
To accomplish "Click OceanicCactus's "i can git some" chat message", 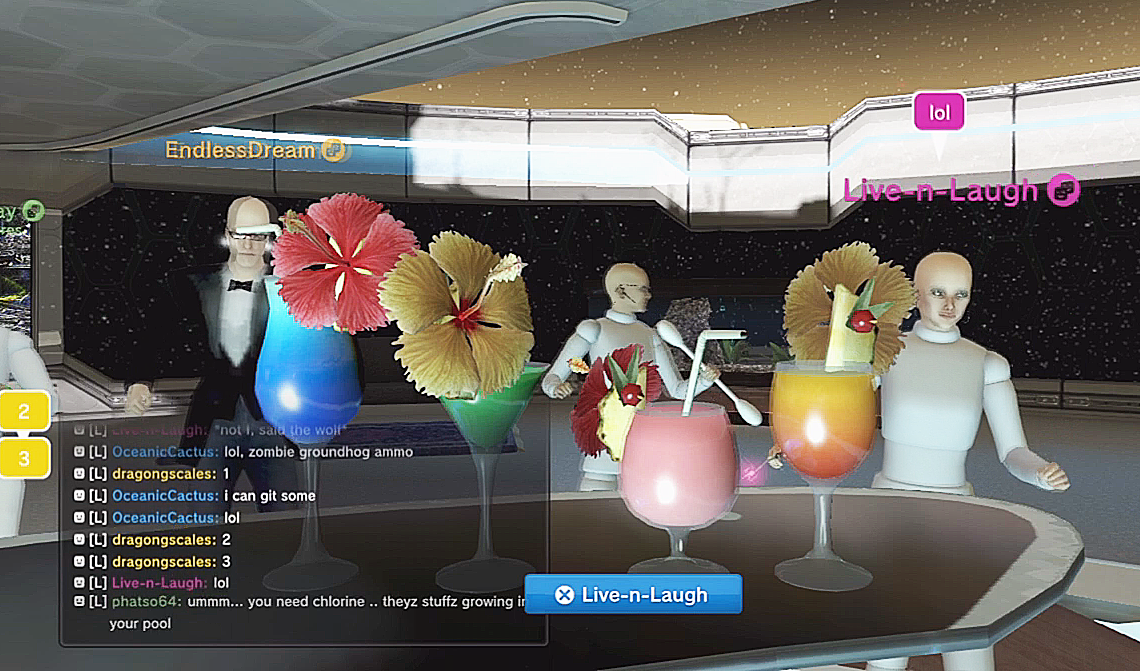I will [268, 496].
